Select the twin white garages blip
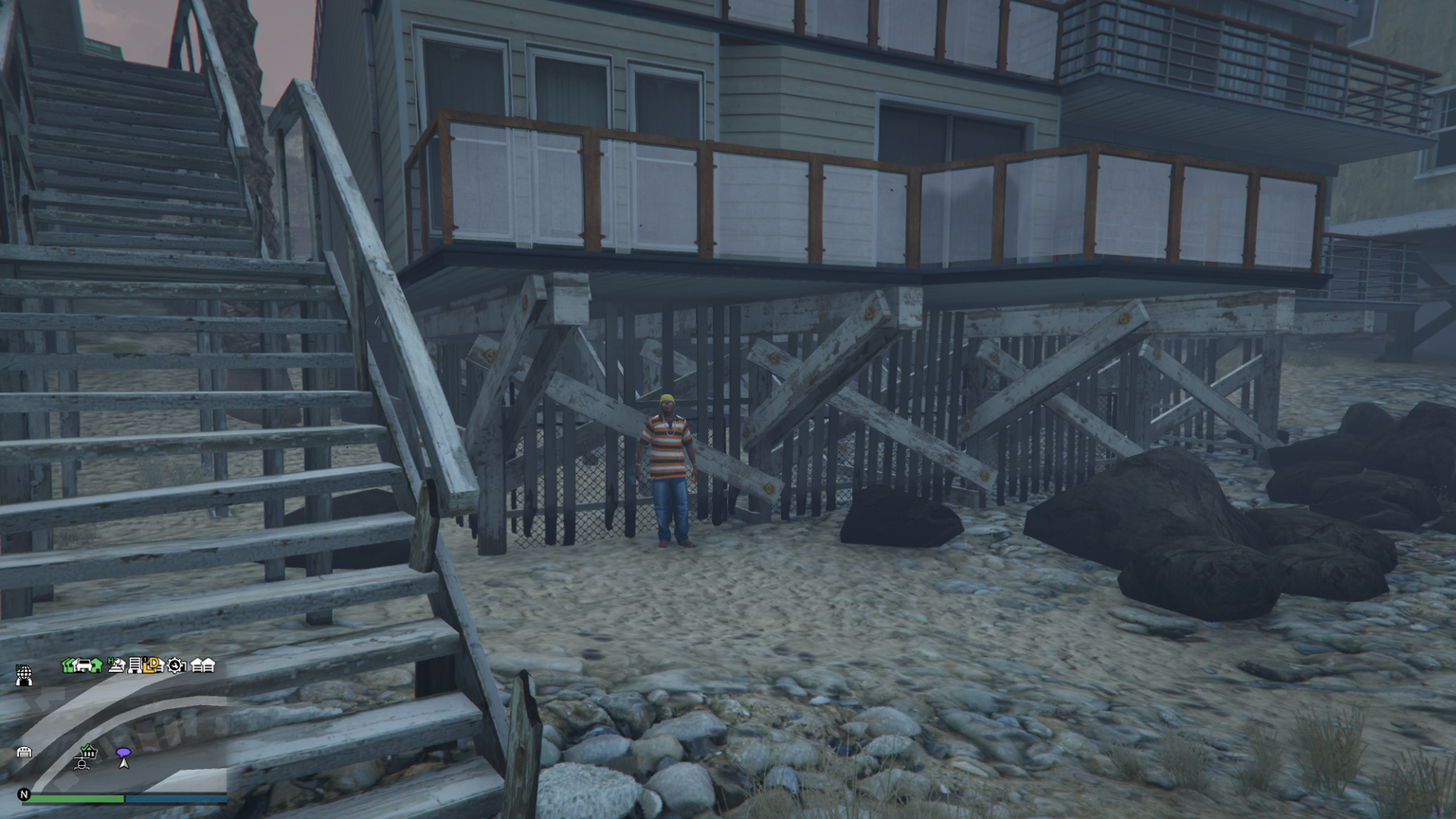 pos(203,665)
